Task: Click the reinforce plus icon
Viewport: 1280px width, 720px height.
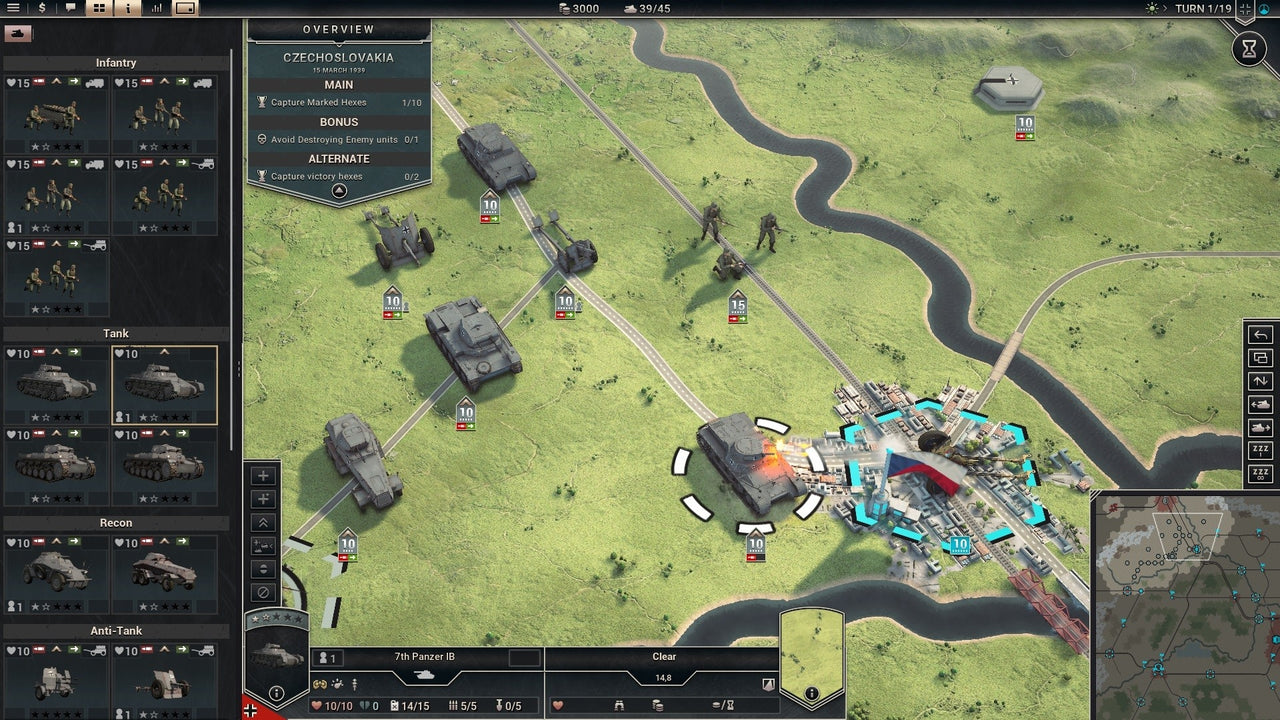Action: tap(263, 476)
